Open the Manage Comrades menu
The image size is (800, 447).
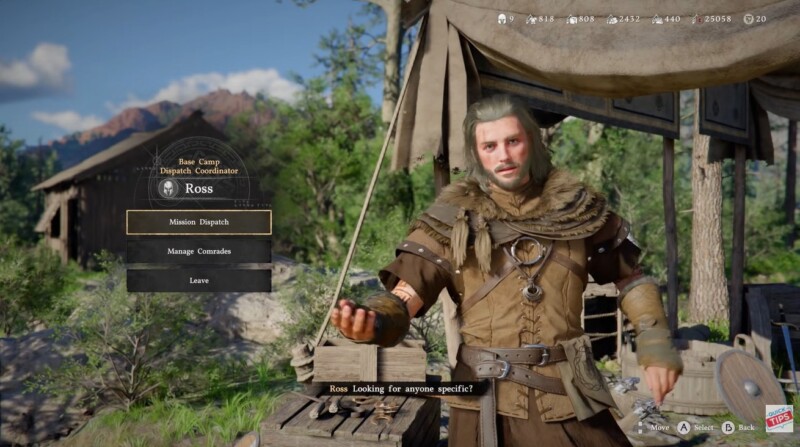pos(198,251)
